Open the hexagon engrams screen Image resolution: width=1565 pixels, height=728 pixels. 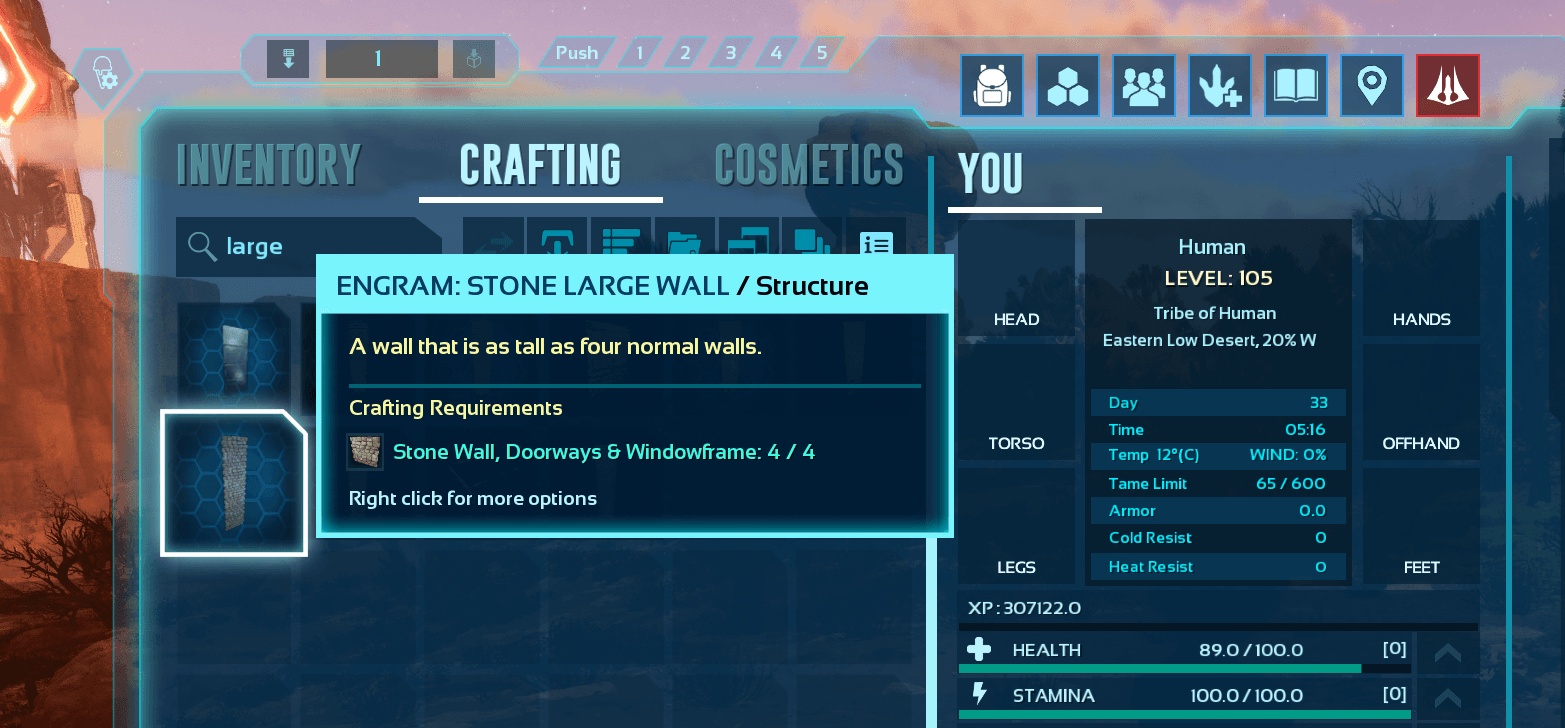tap(1068, 86)
